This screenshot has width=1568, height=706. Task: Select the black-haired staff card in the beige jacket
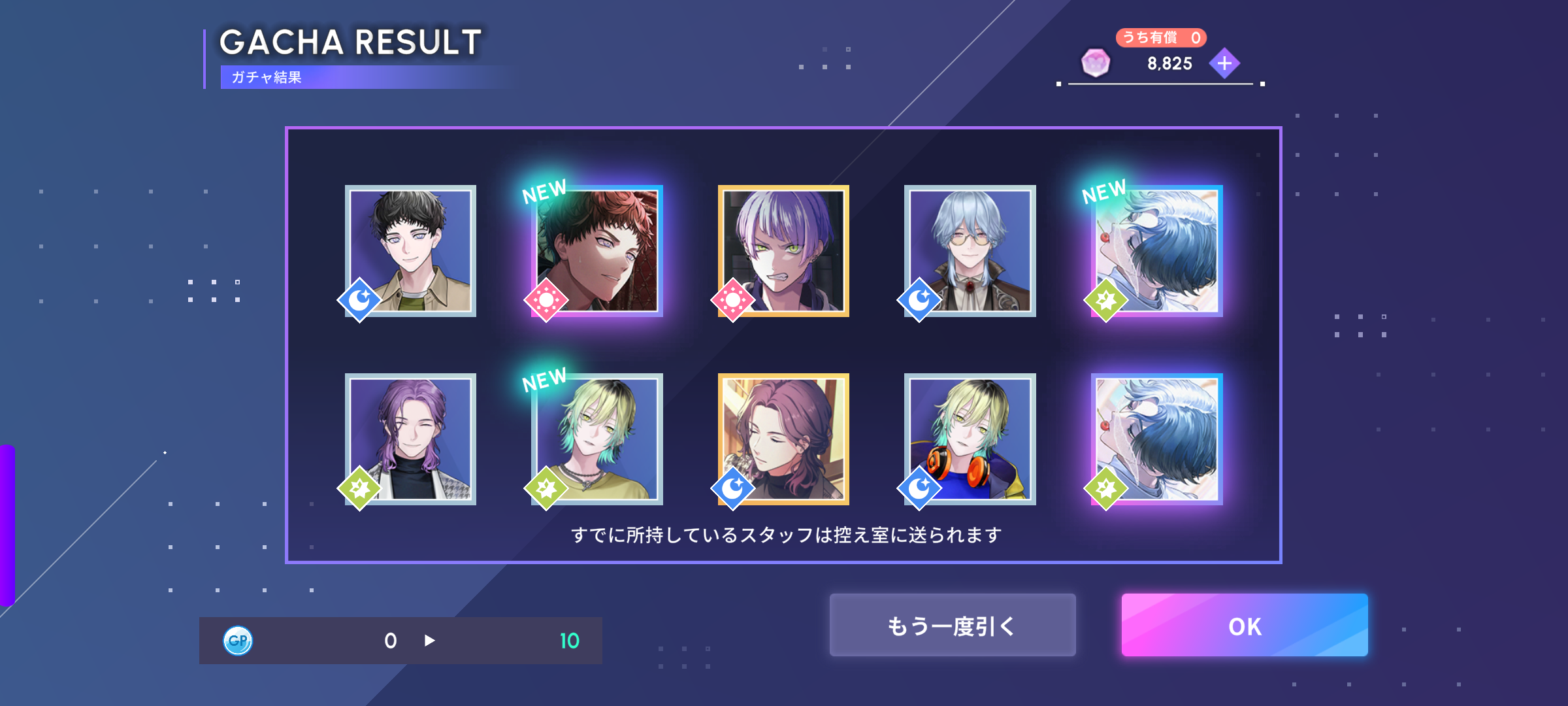point(410,251)
